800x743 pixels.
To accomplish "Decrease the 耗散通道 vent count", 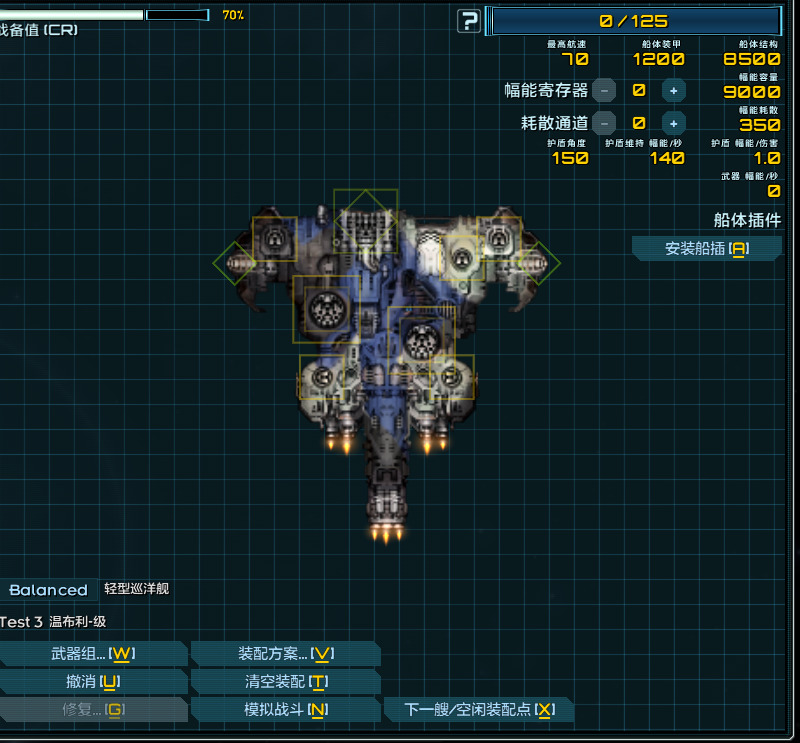I will coord(604,124).
